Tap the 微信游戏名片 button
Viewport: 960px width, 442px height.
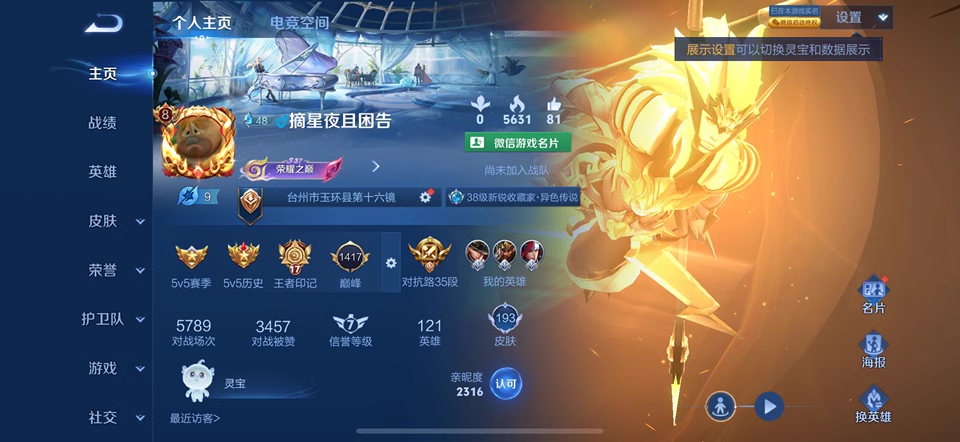(518, 143)
